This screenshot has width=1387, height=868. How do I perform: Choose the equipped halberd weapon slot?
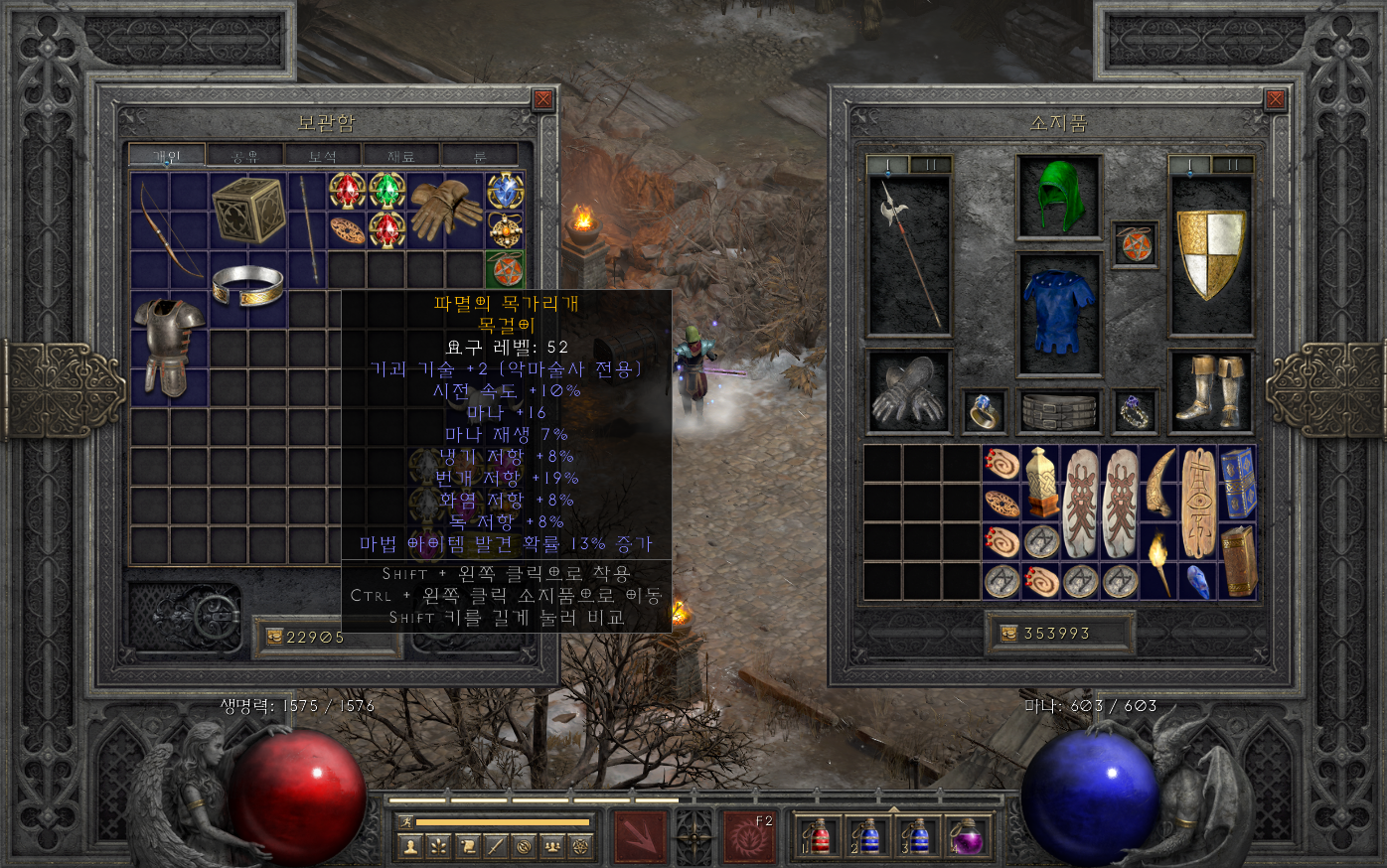[x=909, y=254]
